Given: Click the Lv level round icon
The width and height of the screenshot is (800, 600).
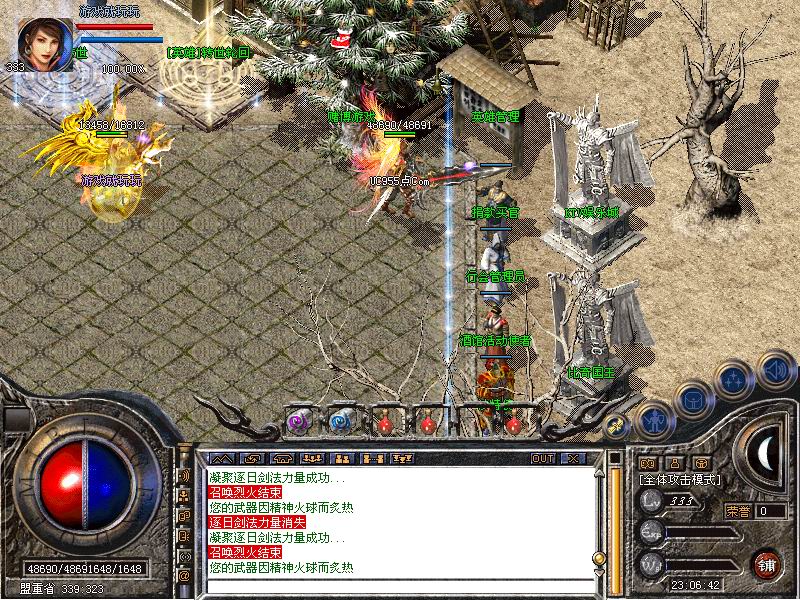Looking at the screenshot, I should 651,501.
